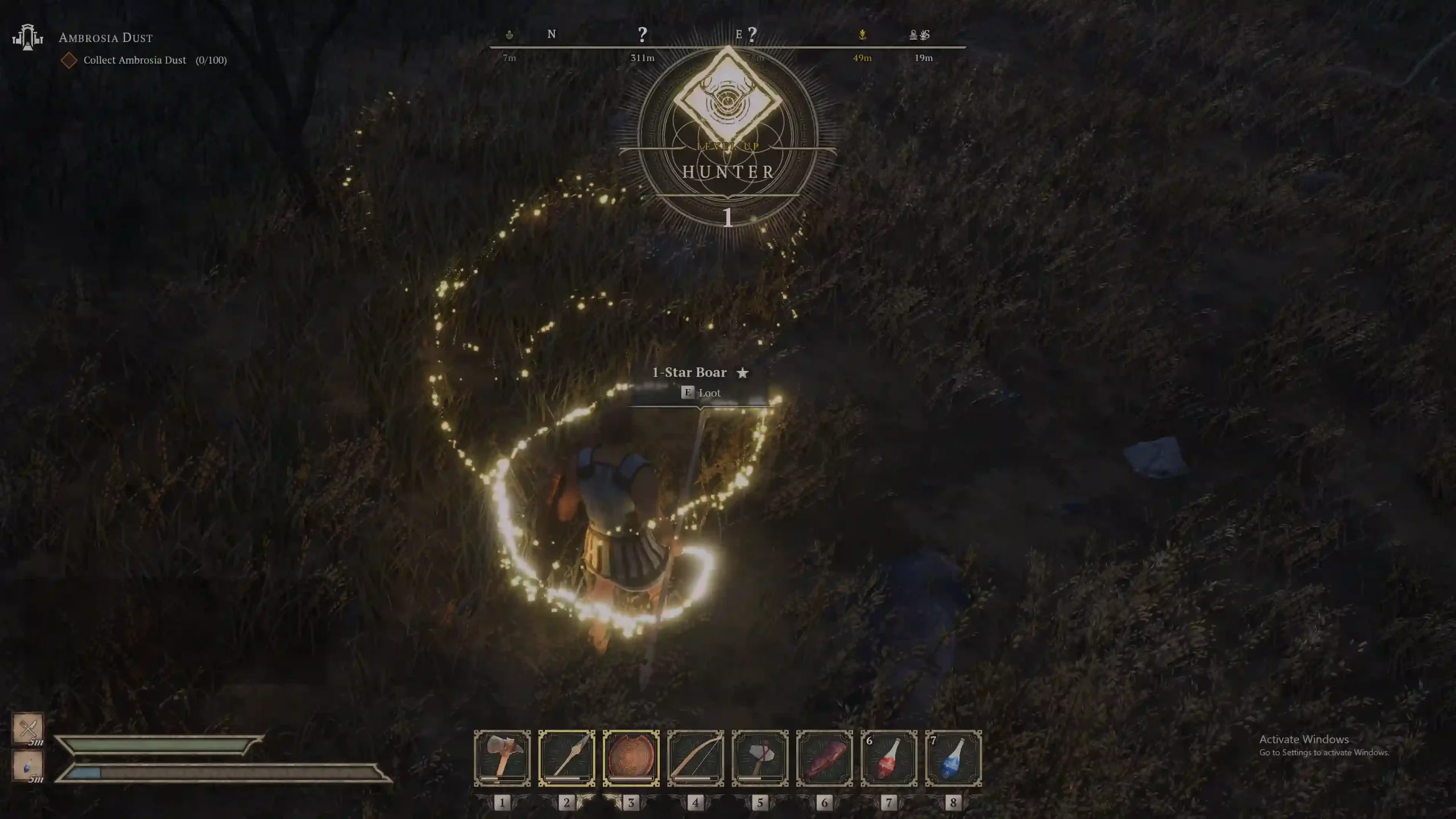This screenshot has width=1456, height=819.
Task: Click the fork and knife food buff icon
Action: tap(28, 727)
